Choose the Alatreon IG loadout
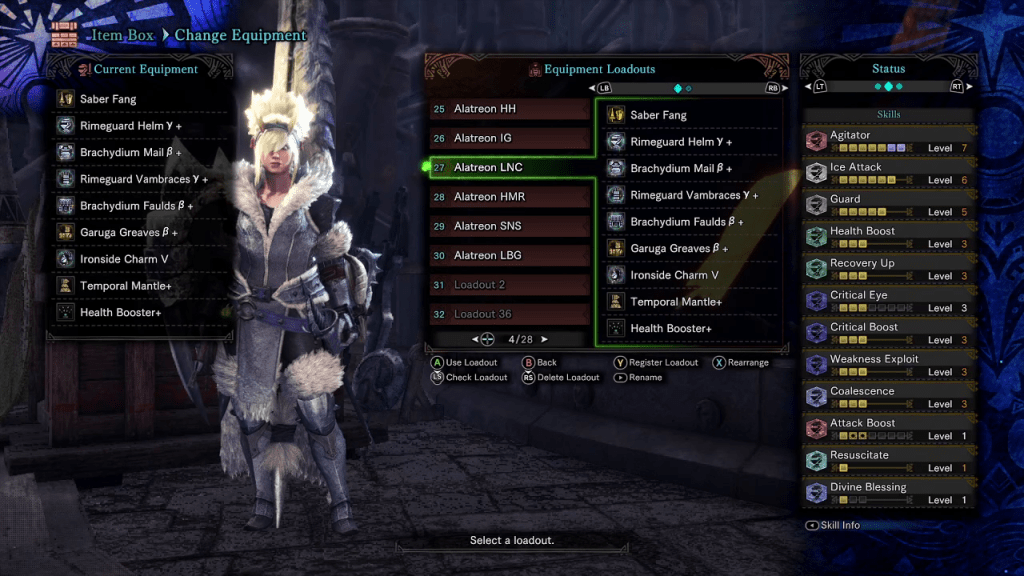The image size is (1024, 576). [x=510, y=138]
